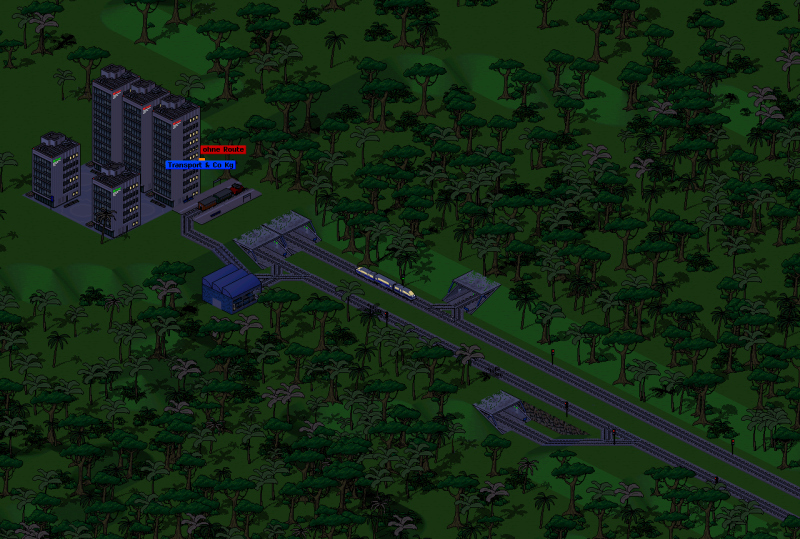Click the blue "Transport & Co Kg" label
The height and width of the screenshot is (539, 800).
coord(201,165)
